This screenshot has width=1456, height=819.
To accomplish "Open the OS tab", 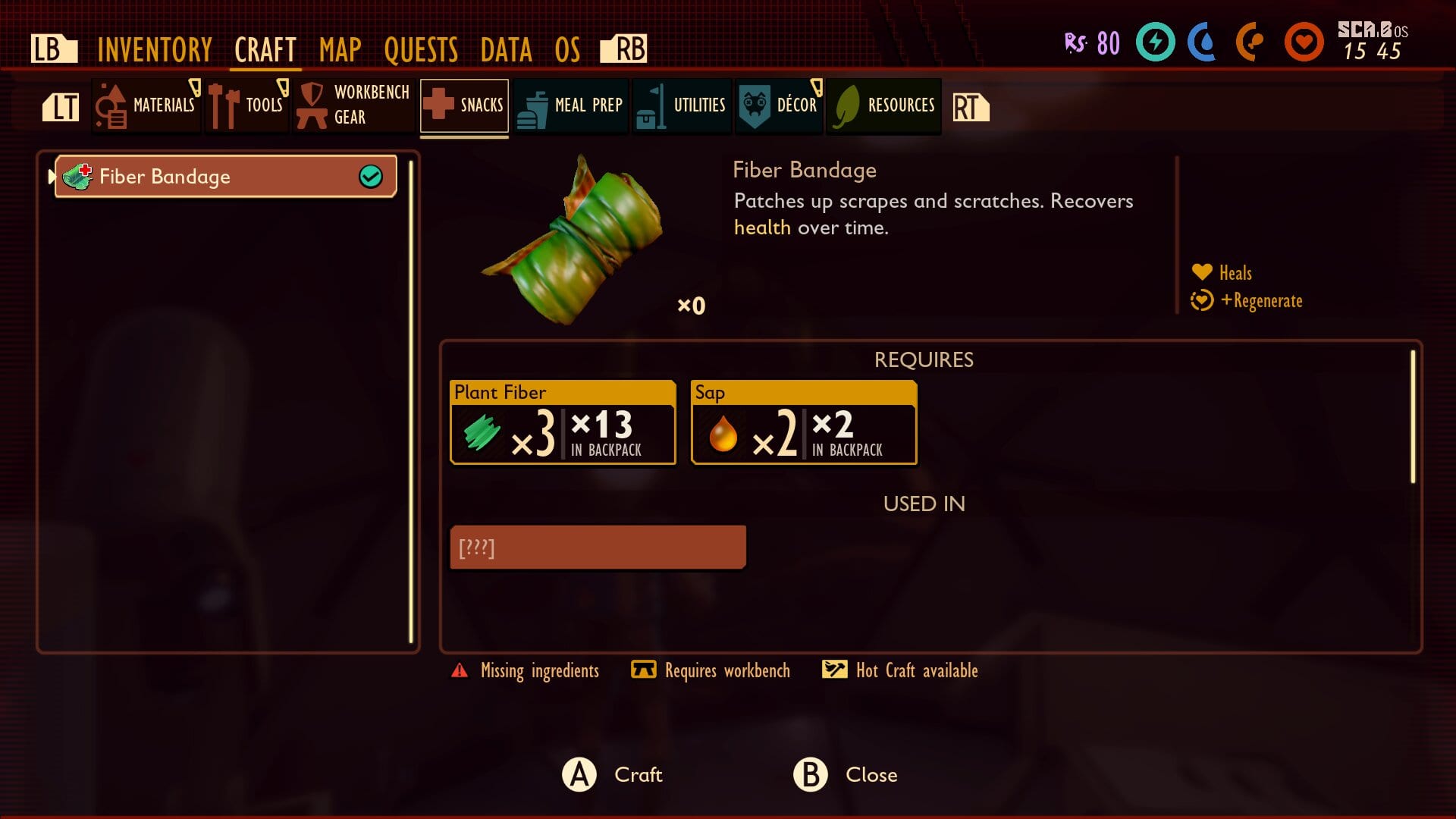I will [x=567, y=50].
